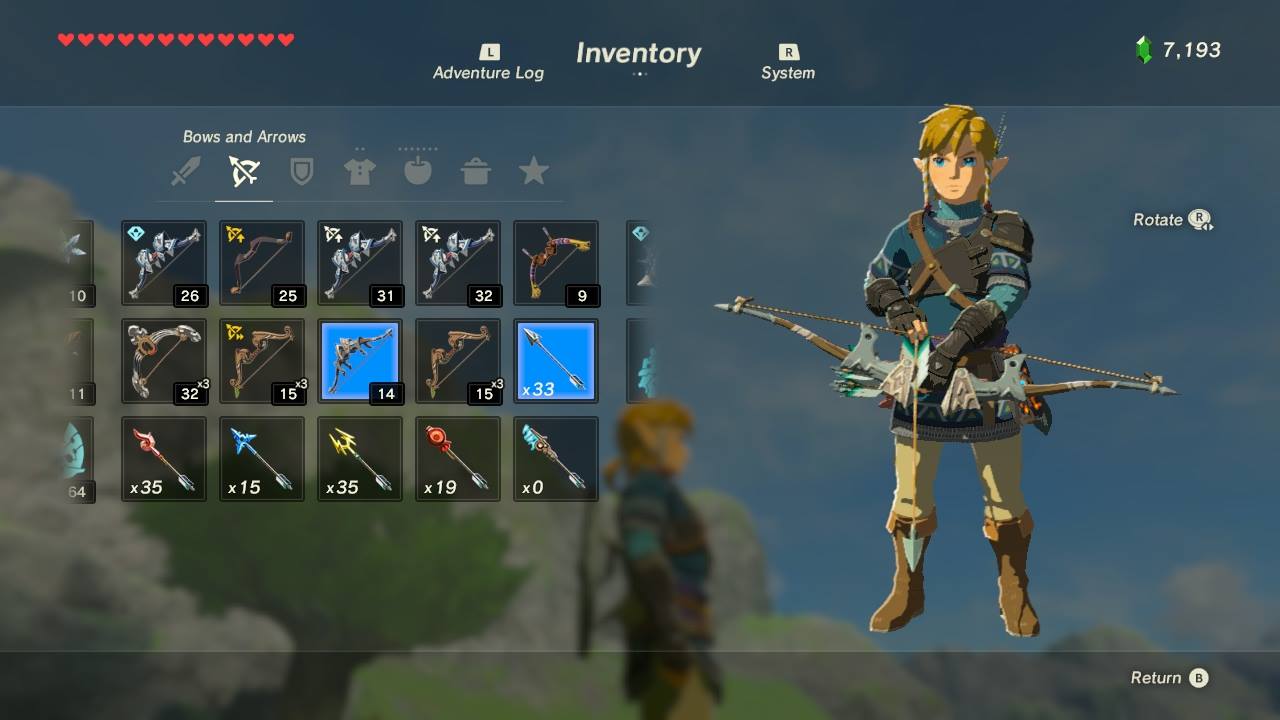Screen dimensions: 1280x720
Task: Pick the shock arrows slot
Action: tap(360, 459)
